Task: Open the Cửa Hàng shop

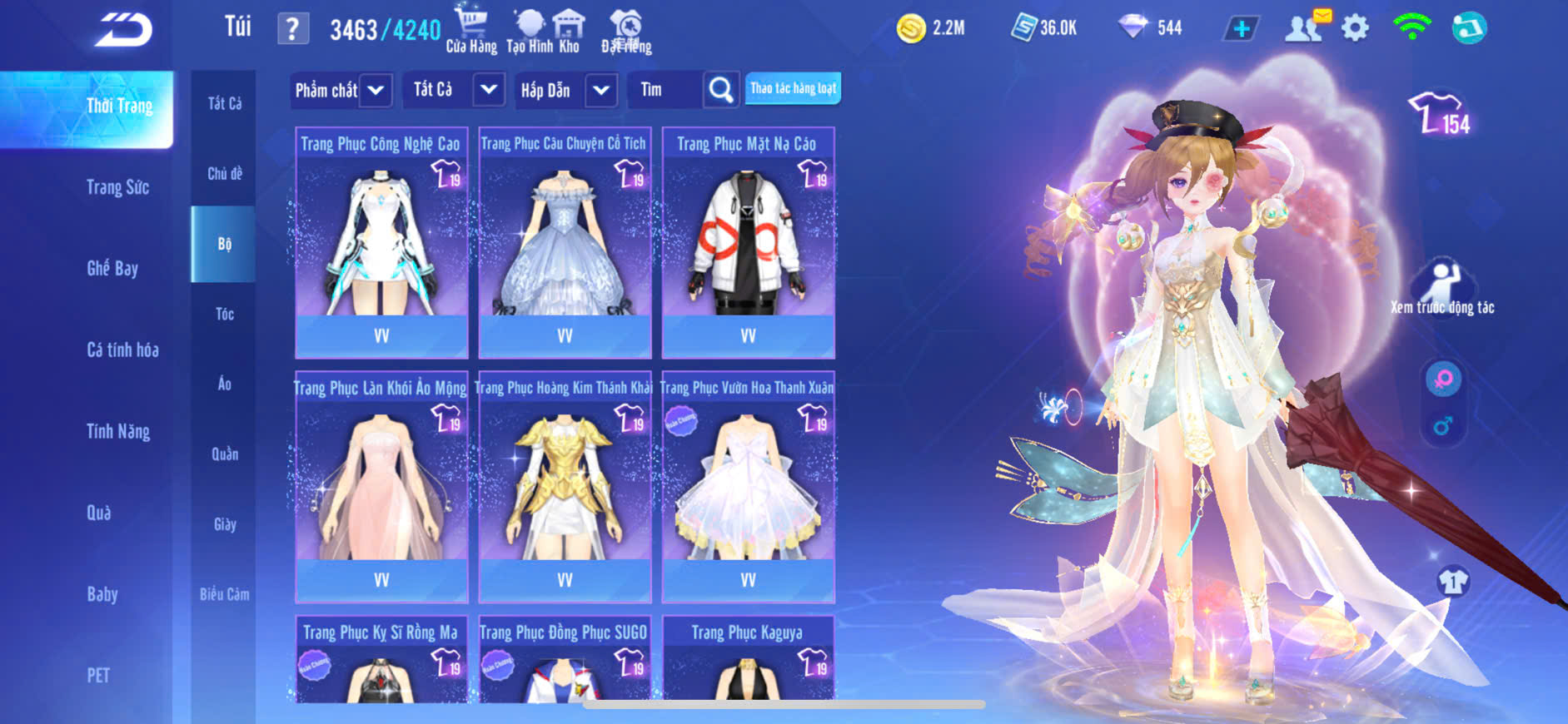Action: tap(471, 31)
